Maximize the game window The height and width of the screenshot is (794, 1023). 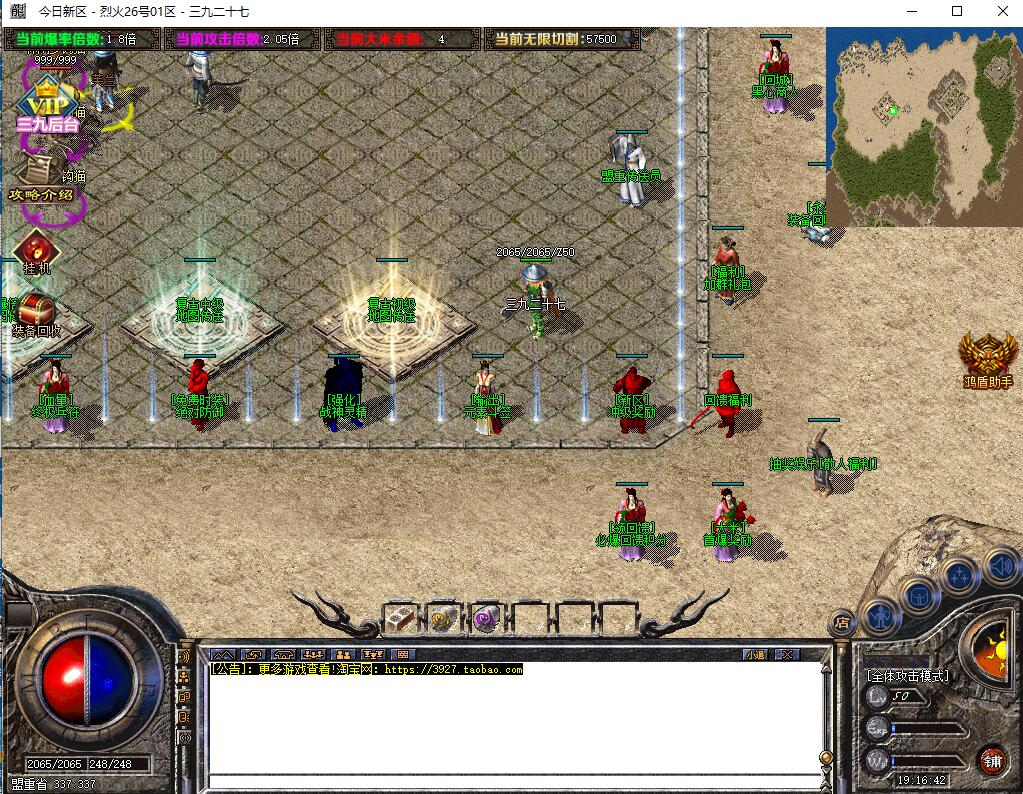pos(957,12)
